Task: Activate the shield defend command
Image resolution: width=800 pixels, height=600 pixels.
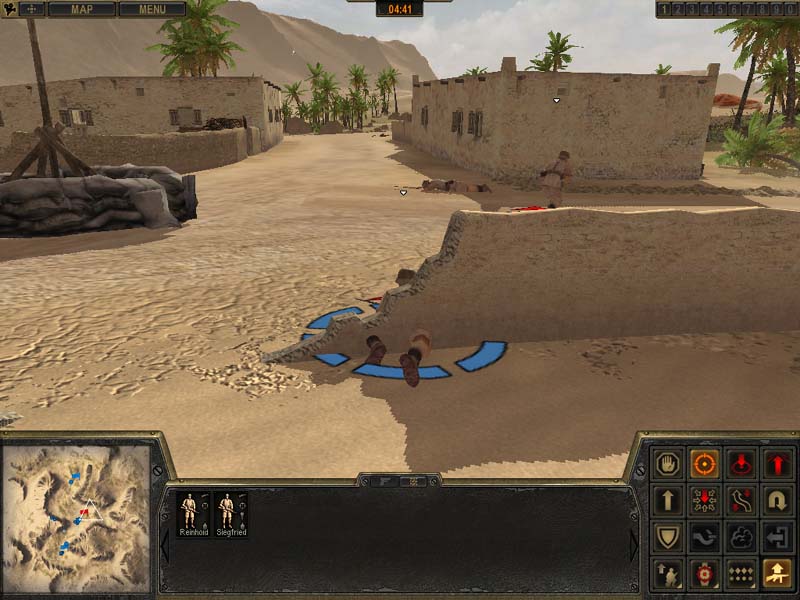Action: pos(667,537)
